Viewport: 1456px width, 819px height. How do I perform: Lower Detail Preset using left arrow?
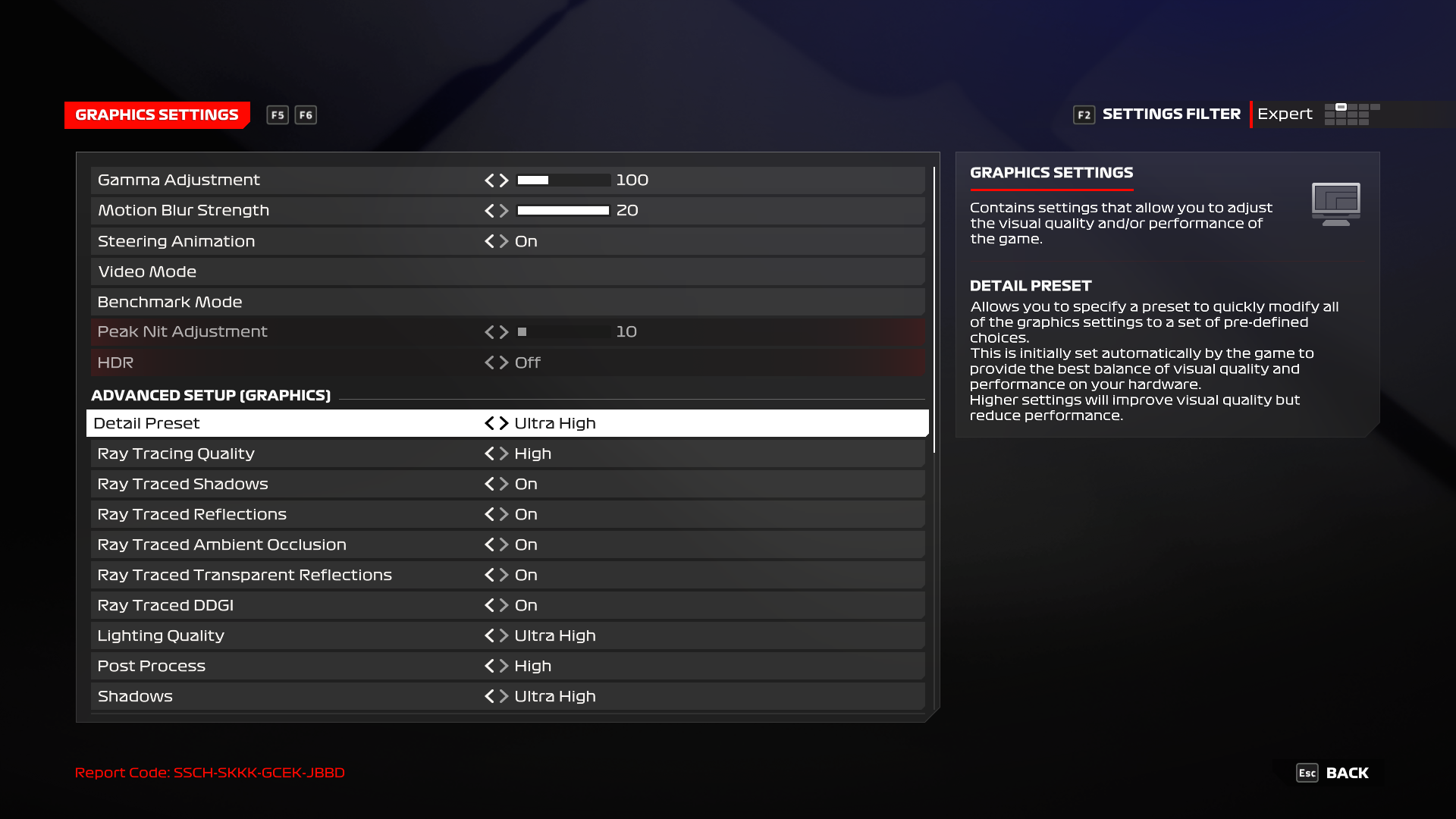489,423
